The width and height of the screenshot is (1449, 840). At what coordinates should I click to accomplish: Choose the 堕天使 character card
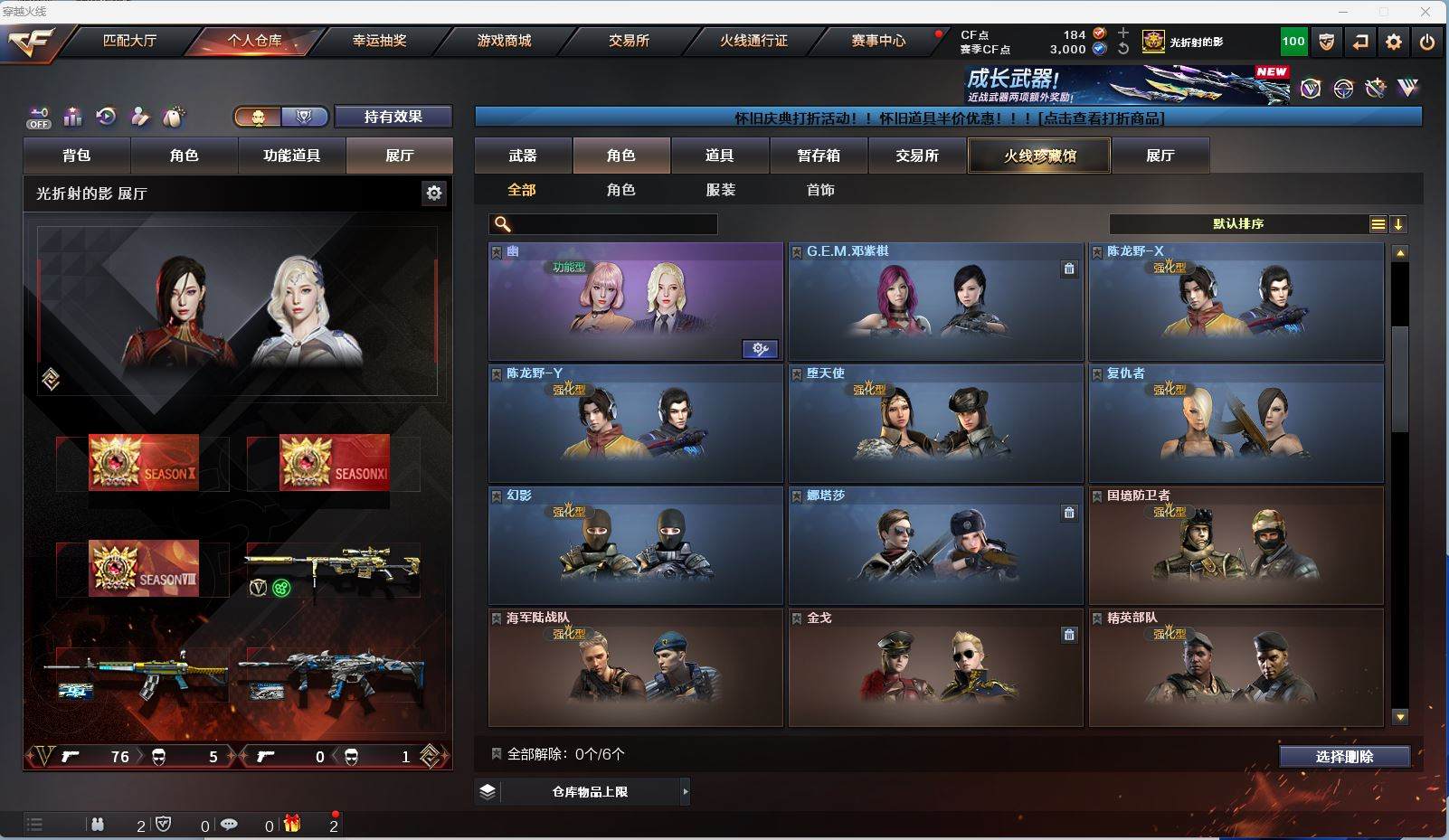[935, 423]
